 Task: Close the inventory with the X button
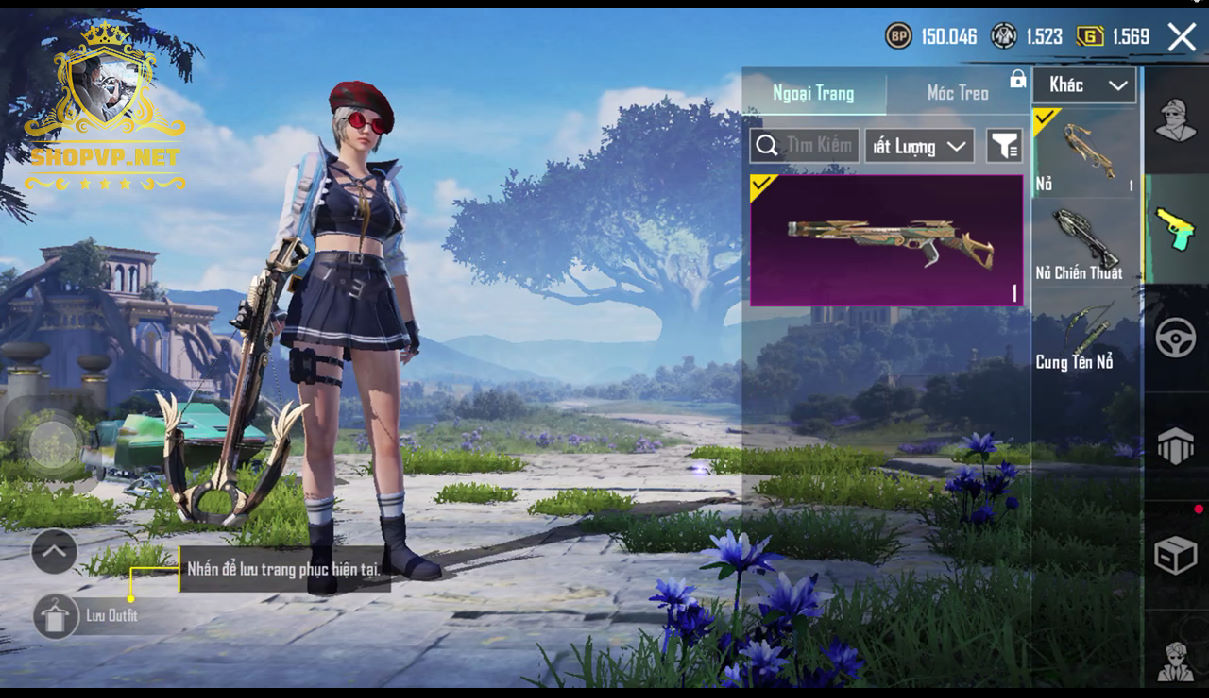pos(1182,37)
